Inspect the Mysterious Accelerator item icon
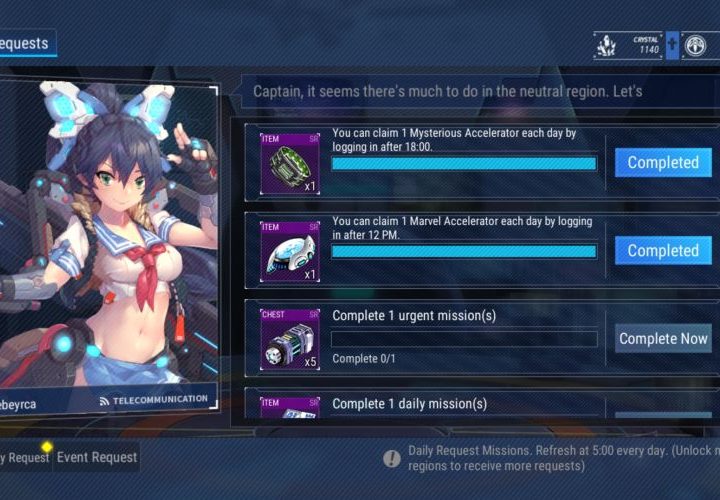 (x=290, y=163)
